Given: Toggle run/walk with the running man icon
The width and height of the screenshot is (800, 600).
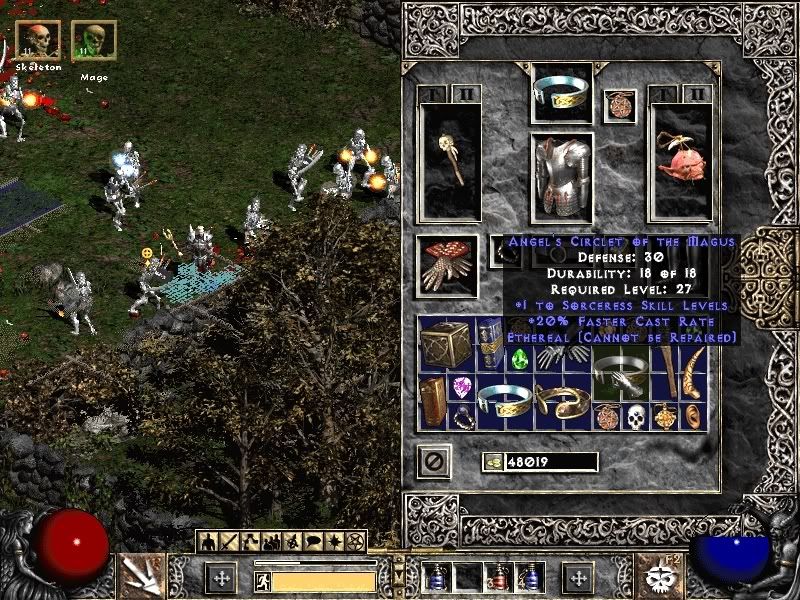Looking at the screenshot, I should [x=263, y=580].
